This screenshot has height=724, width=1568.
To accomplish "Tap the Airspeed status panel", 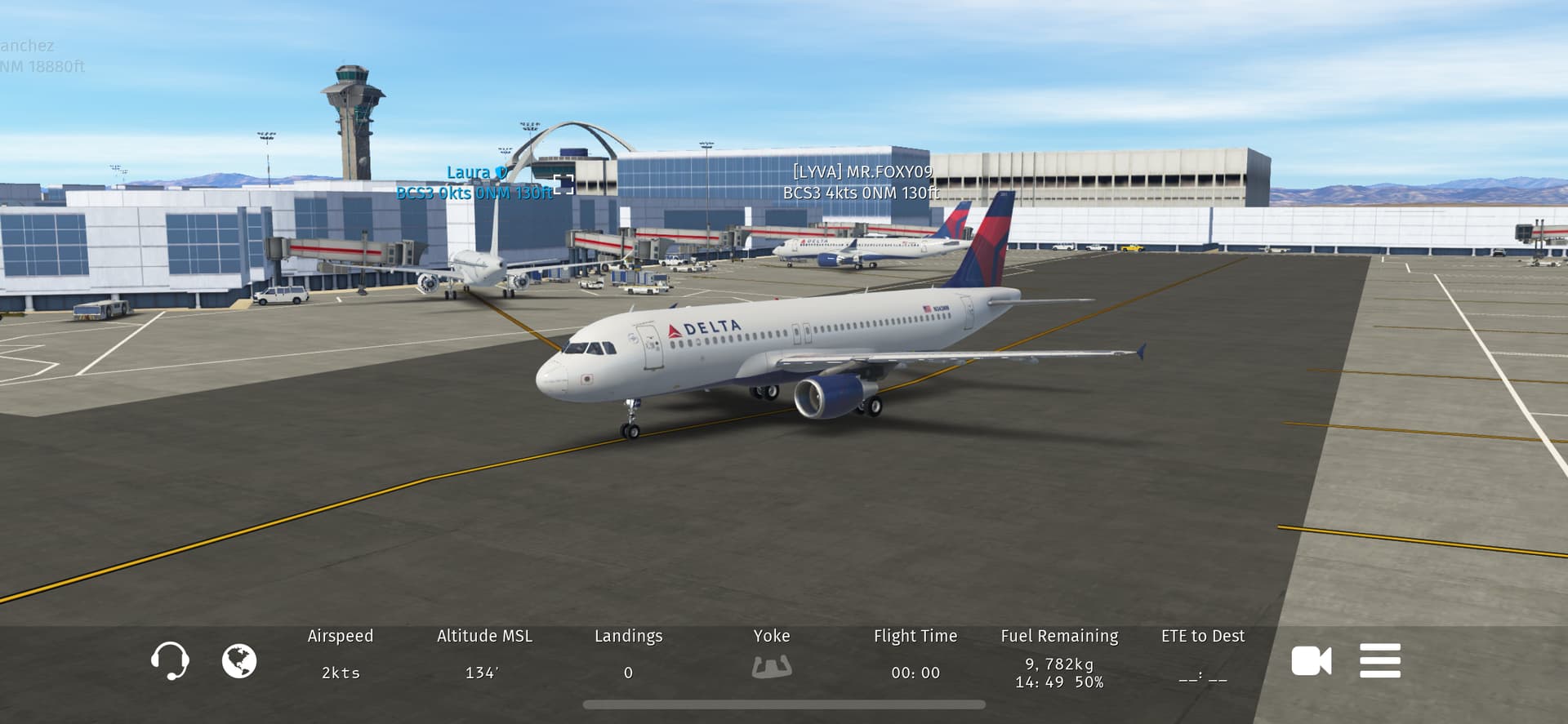I will (341, 655).
